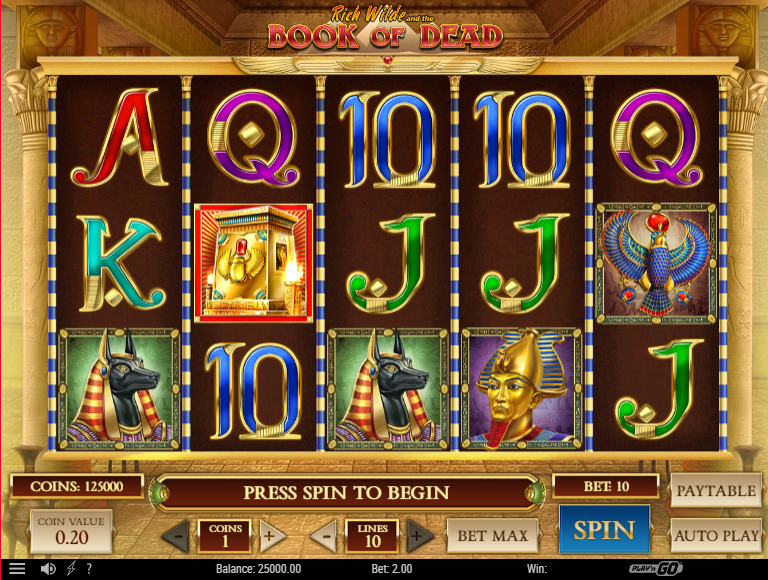Toggle the lightning bolt fast play

point(70,568)
